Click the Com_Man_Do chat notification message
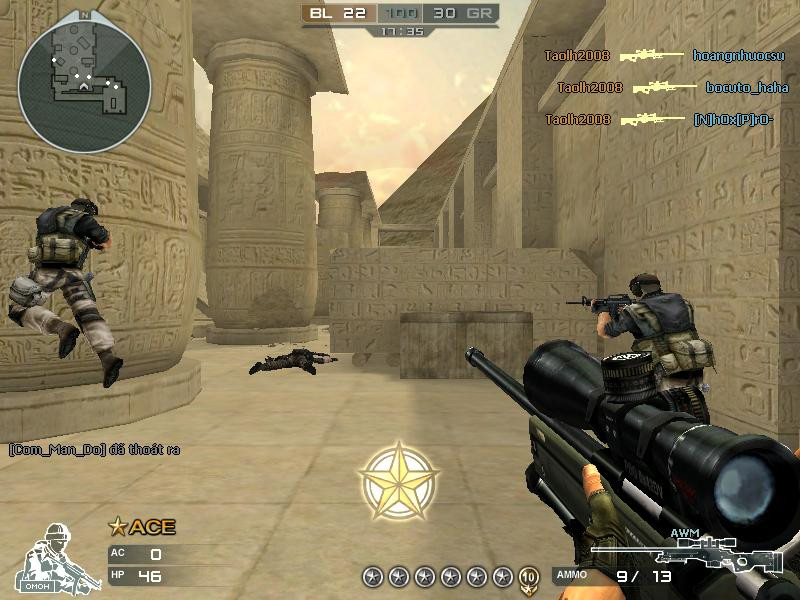Screen dimensions: 800x600 94,450
